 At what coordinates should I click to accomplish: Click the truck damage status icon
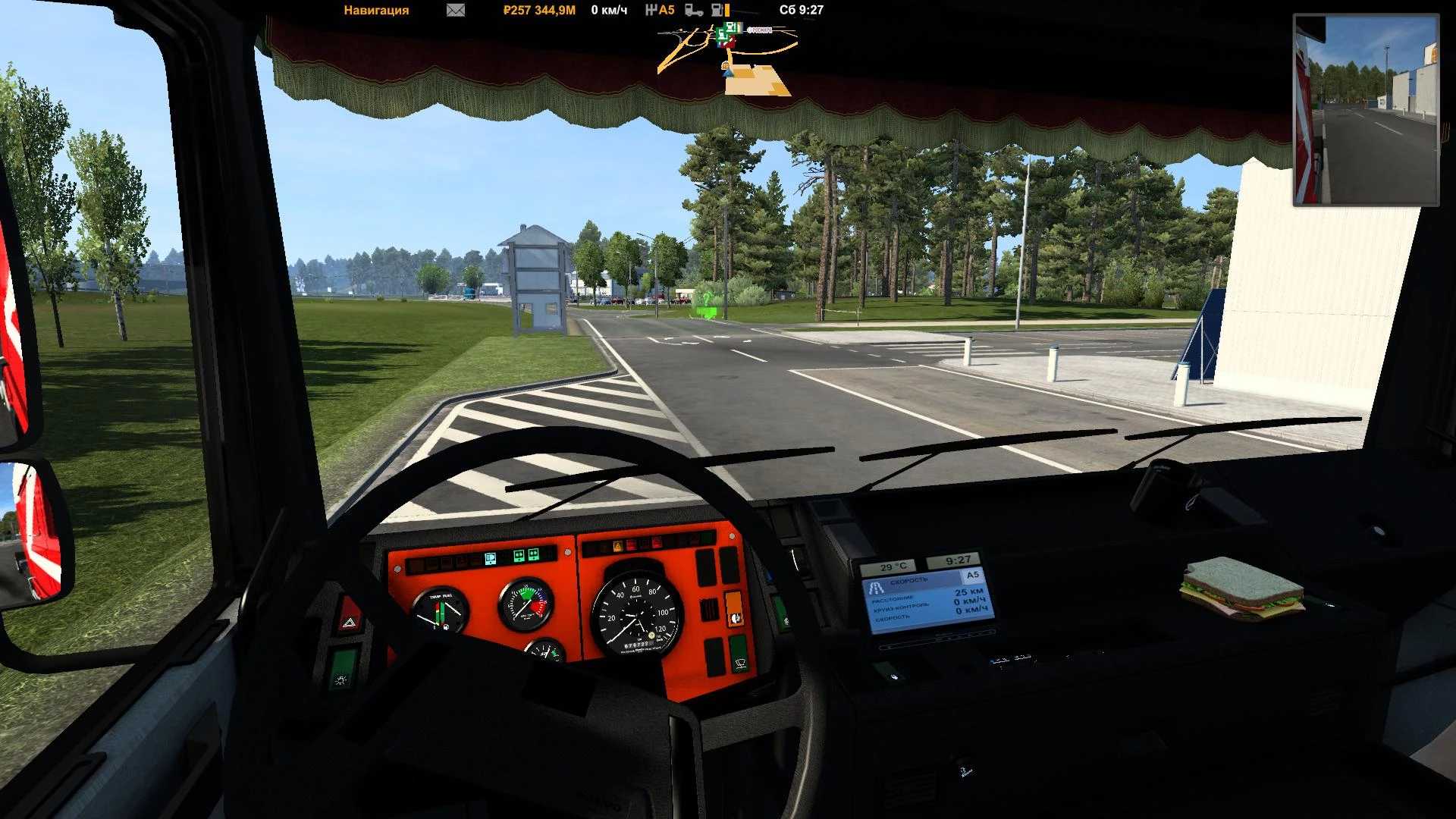coord(693,11)
